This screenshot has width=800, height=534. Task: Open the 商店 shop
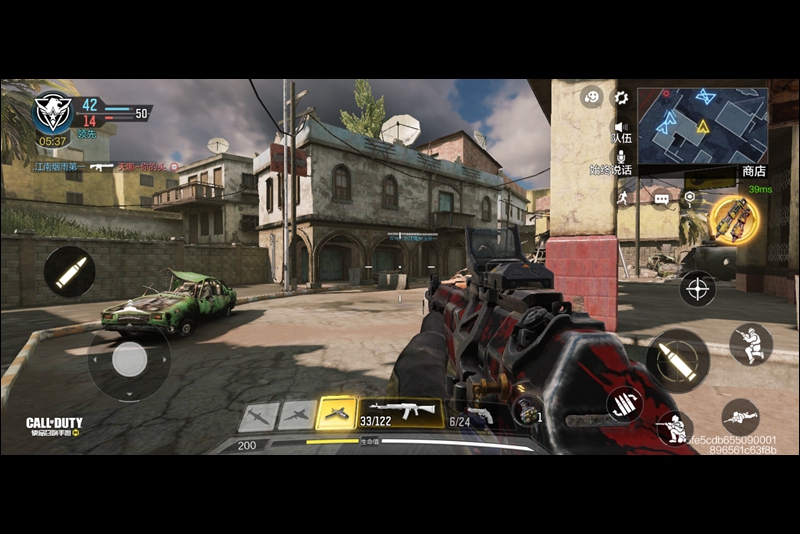point(754,172)
